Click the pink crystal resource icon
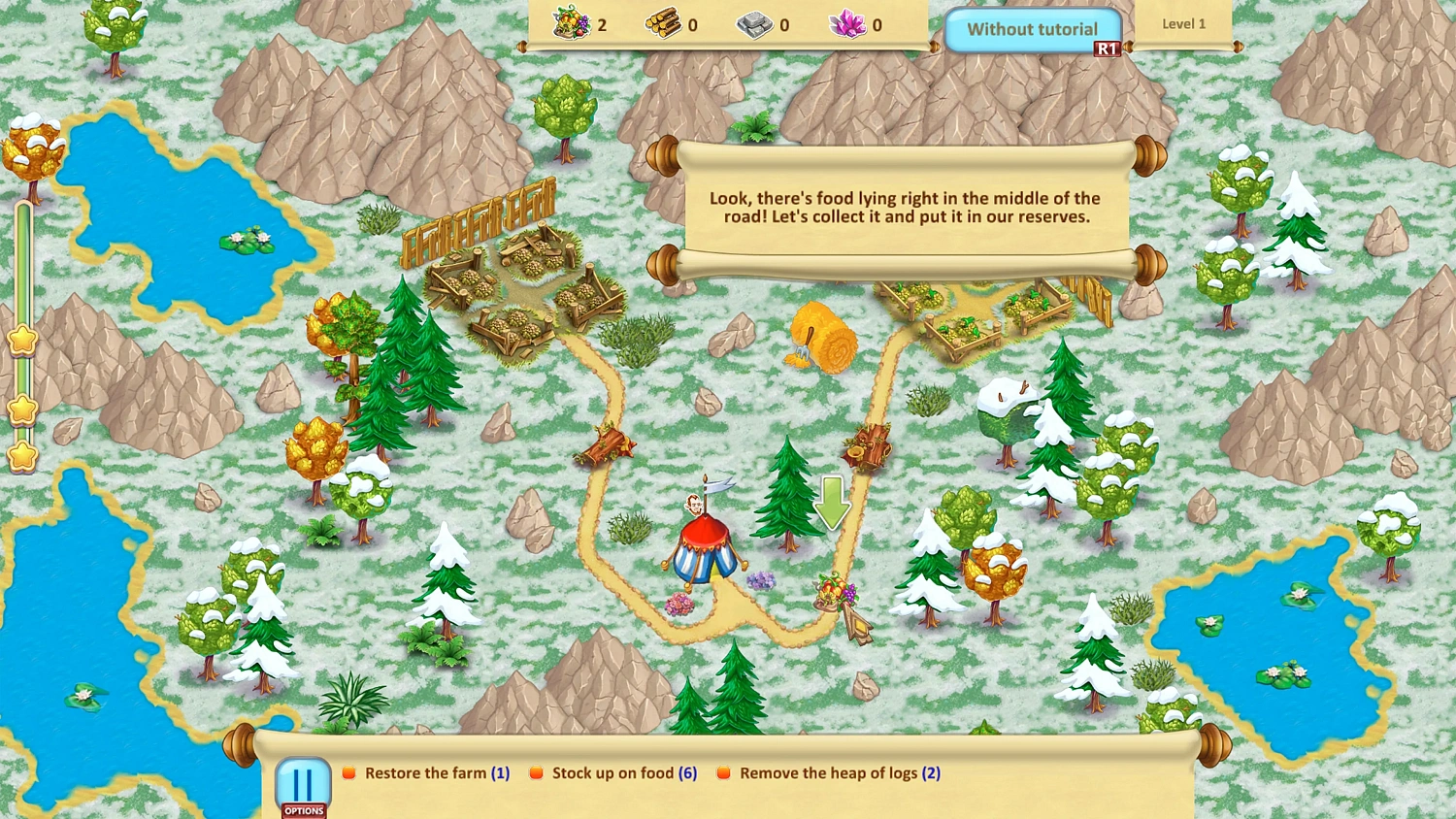The width and height of the screenshot is (1456, 819). point(847,24)
